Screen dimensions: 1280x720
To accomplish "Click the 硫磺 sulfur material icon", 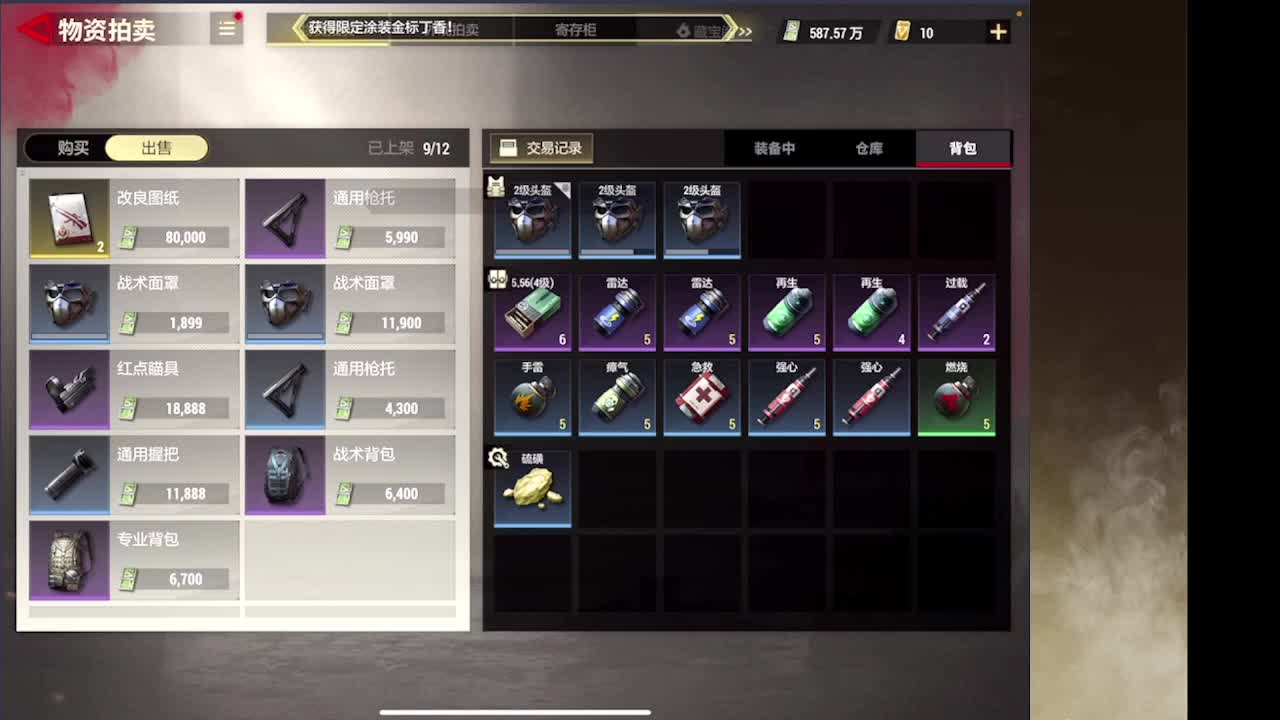I will point(531,488).
